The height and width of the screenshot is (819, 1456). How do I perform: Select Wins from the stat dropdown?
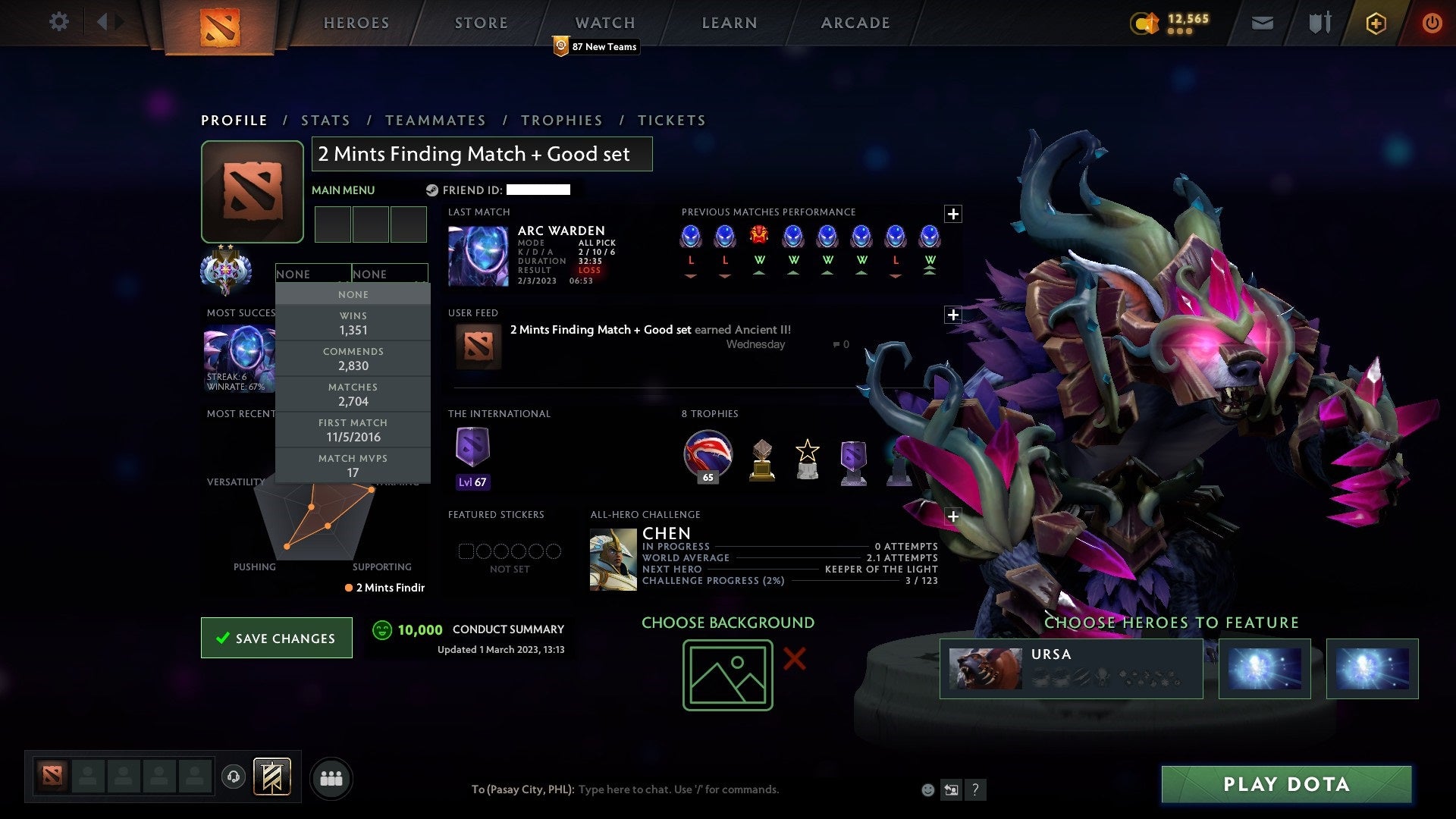[x=353, y=322]
